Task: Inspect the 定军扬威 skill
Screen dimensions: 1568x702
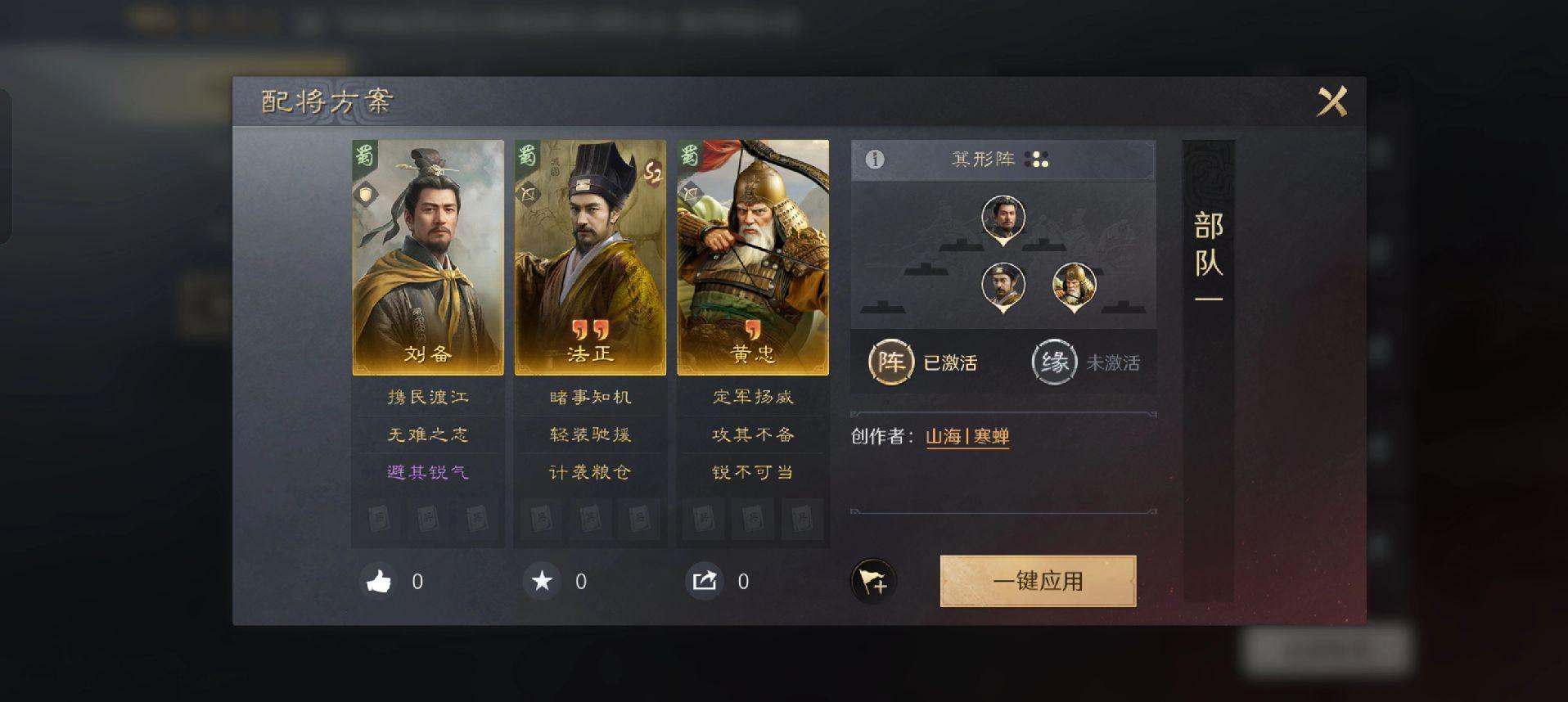Action: [753, 398]
